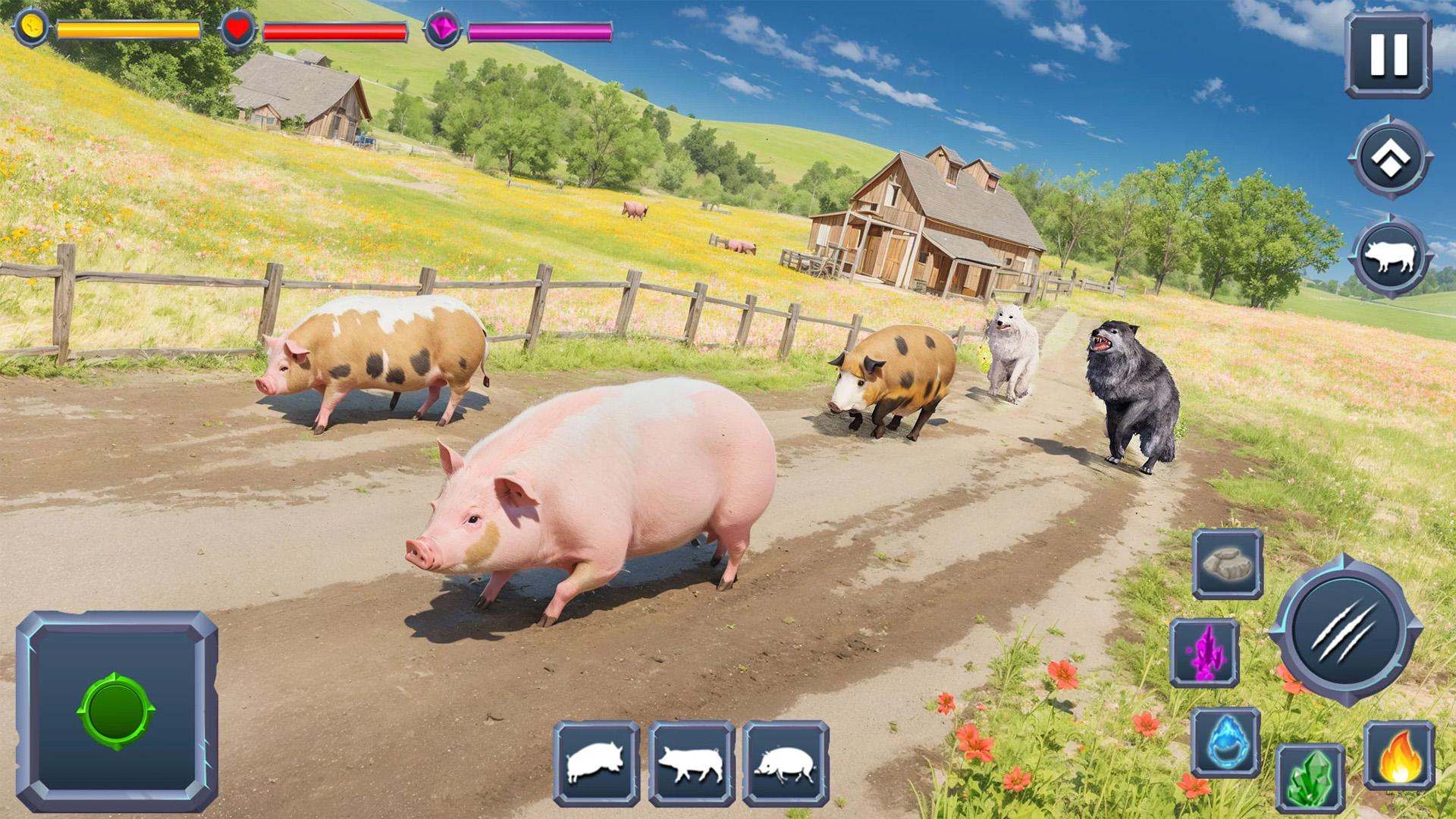Tap the red health bar

(334, 32)
